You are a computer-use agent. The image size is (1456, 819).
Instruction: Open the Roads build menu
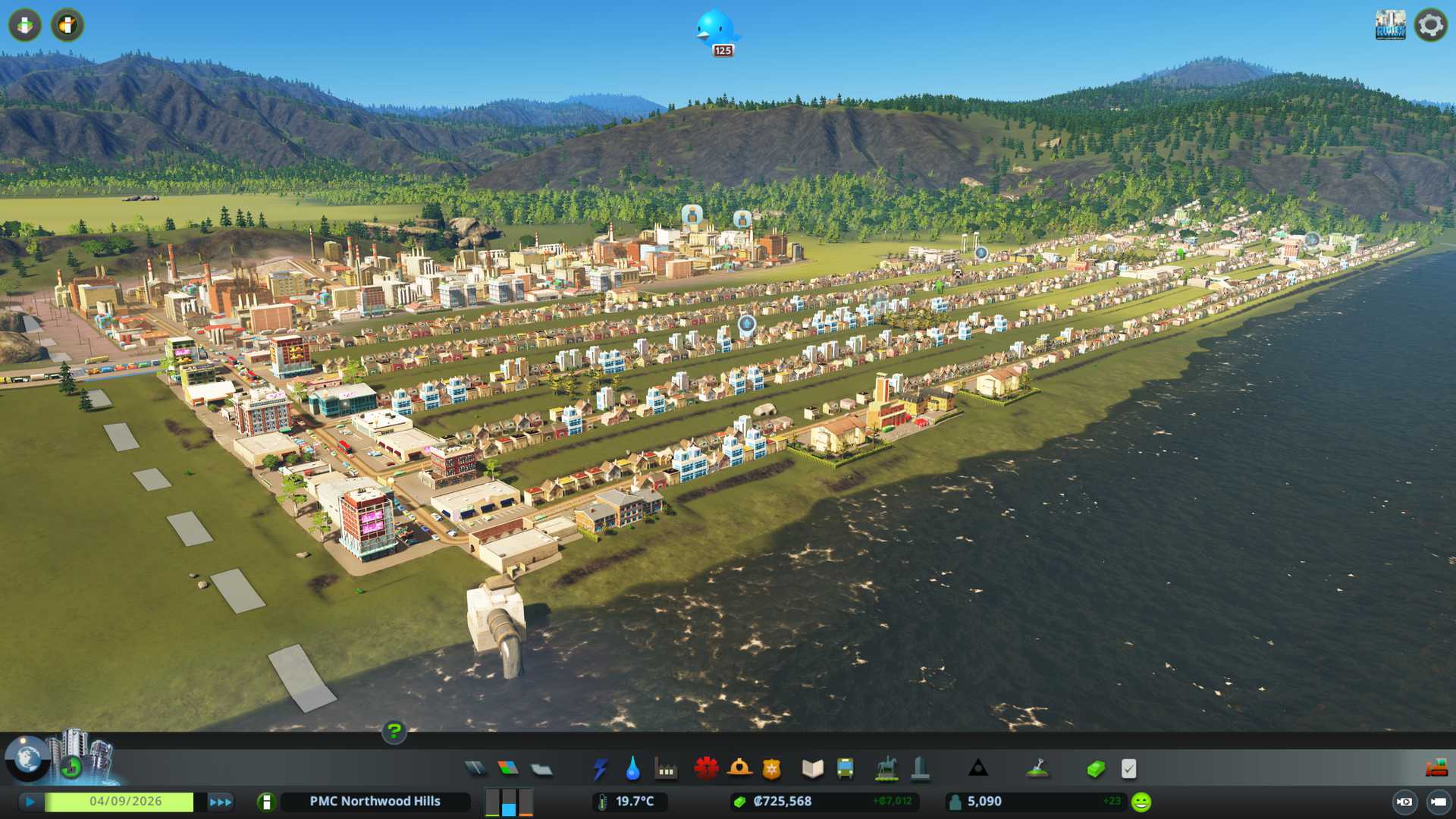(475, 769)
